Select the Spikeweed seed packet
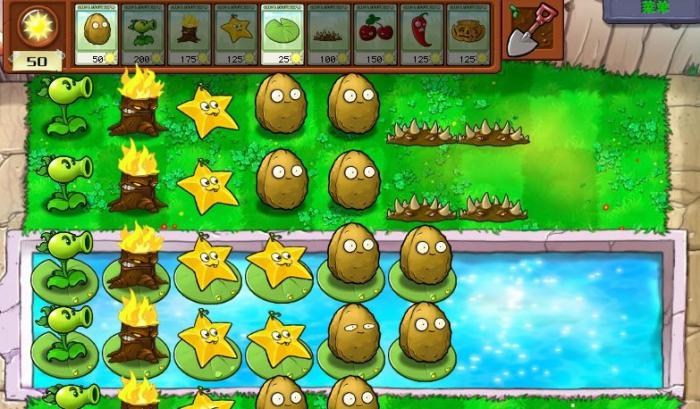Image resolution: width=700 pixels, height=409 pixels. coord(328,35)
